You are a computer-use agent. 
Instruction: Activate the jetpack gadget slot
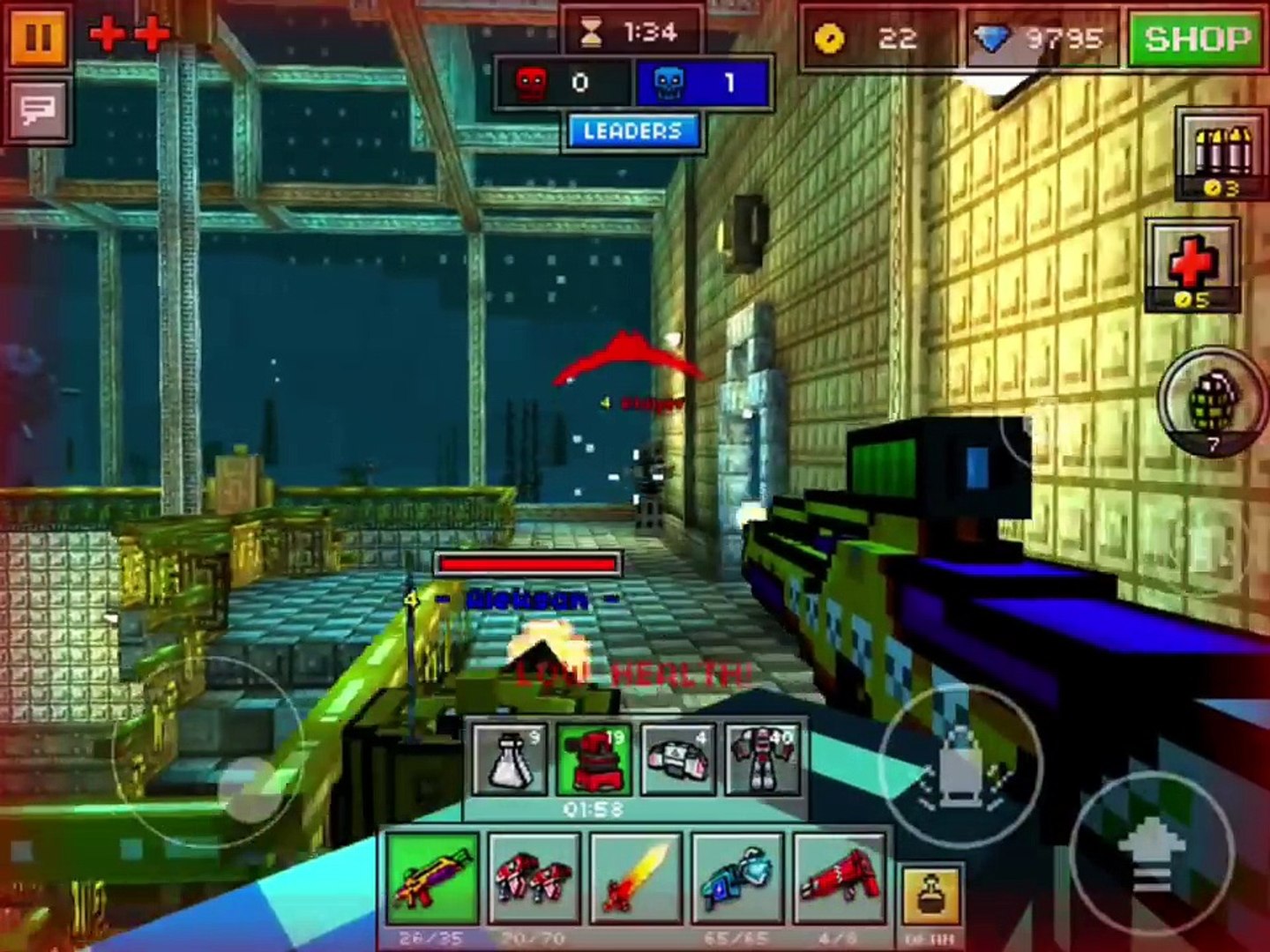(x=677, y=759)
